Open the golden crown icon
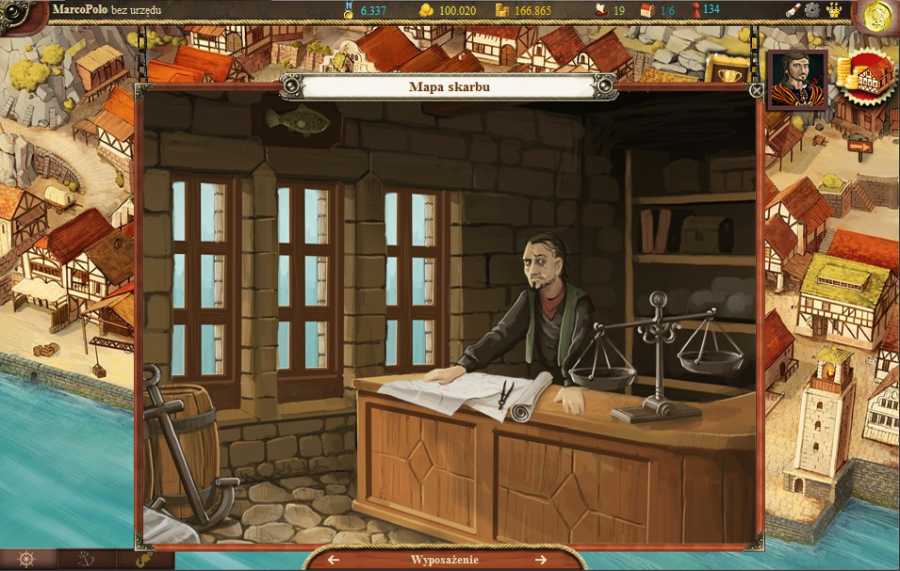Viewport: 900px width, 571px height. 833,10
